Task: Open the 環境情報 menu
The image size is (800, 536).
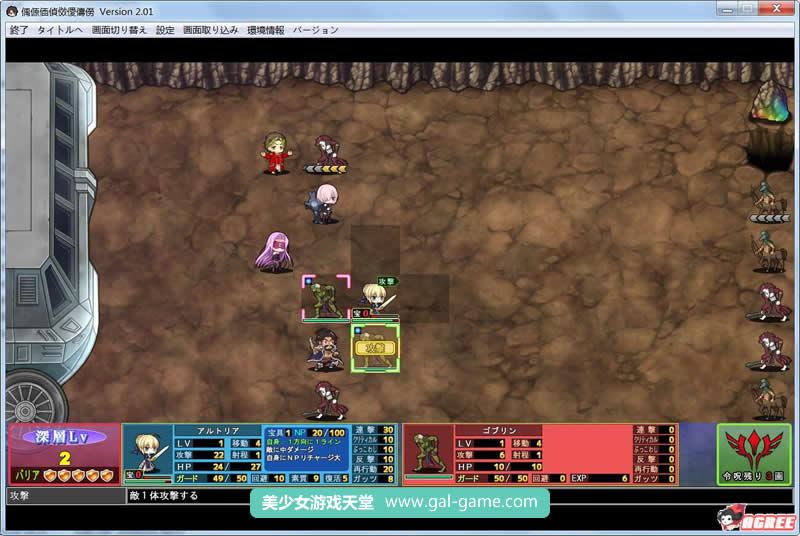Action: [265, 30]
